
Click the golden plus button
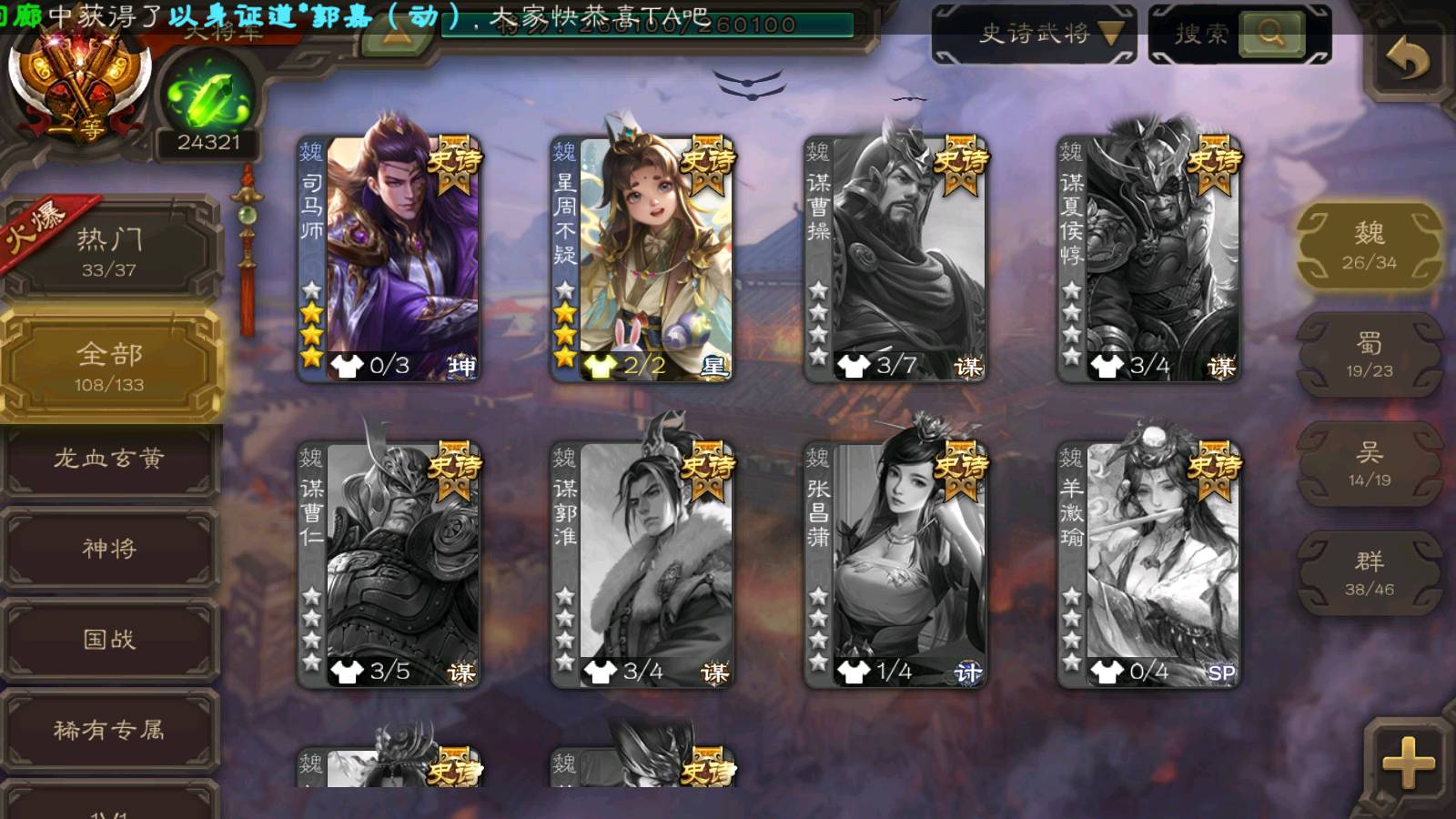pos(1408,763)
